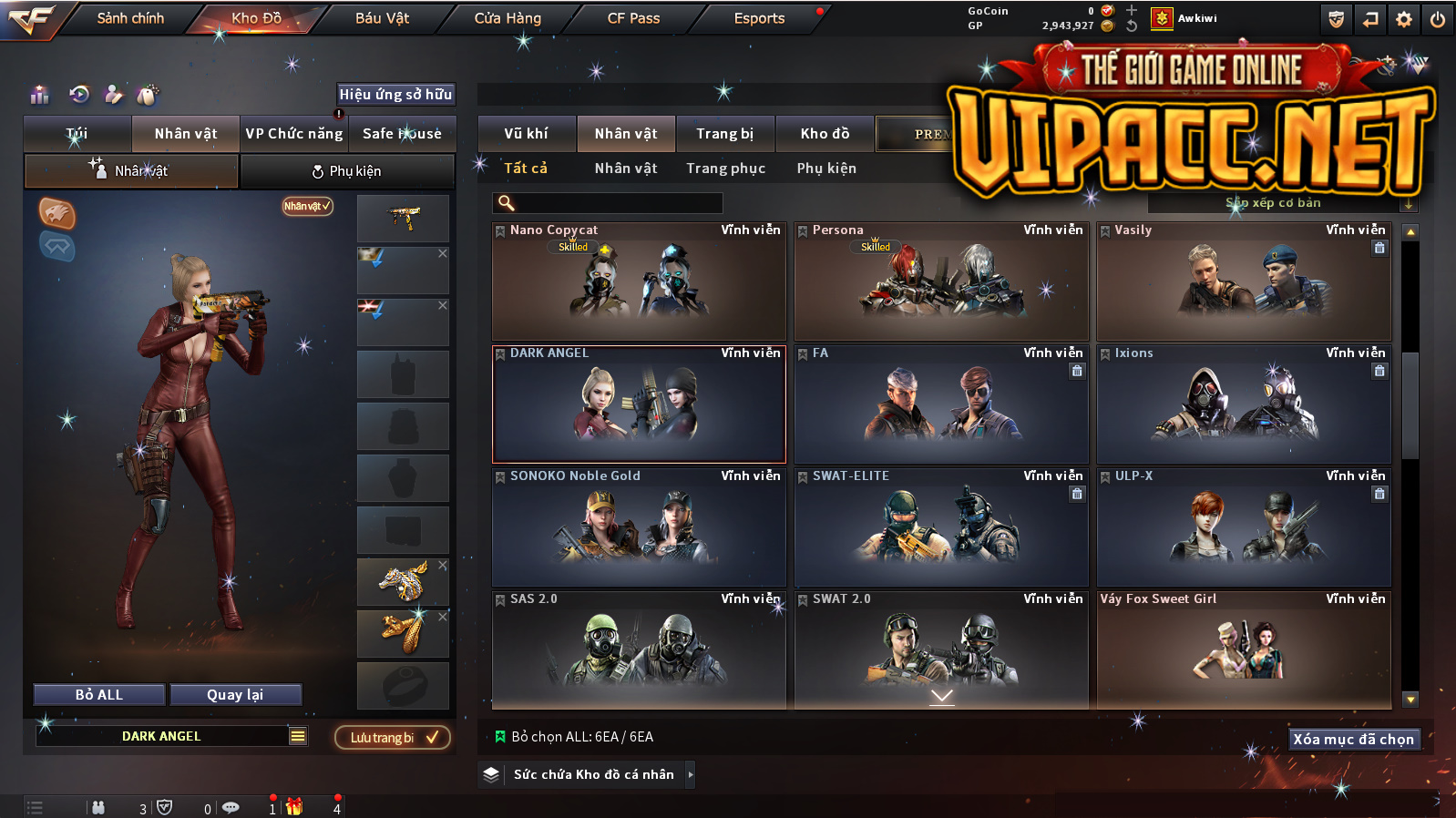This screenshot has width=1456, height=818.
Task: Open the Hiệu ứng sở hữu panel
Action: tap(395, 95)
